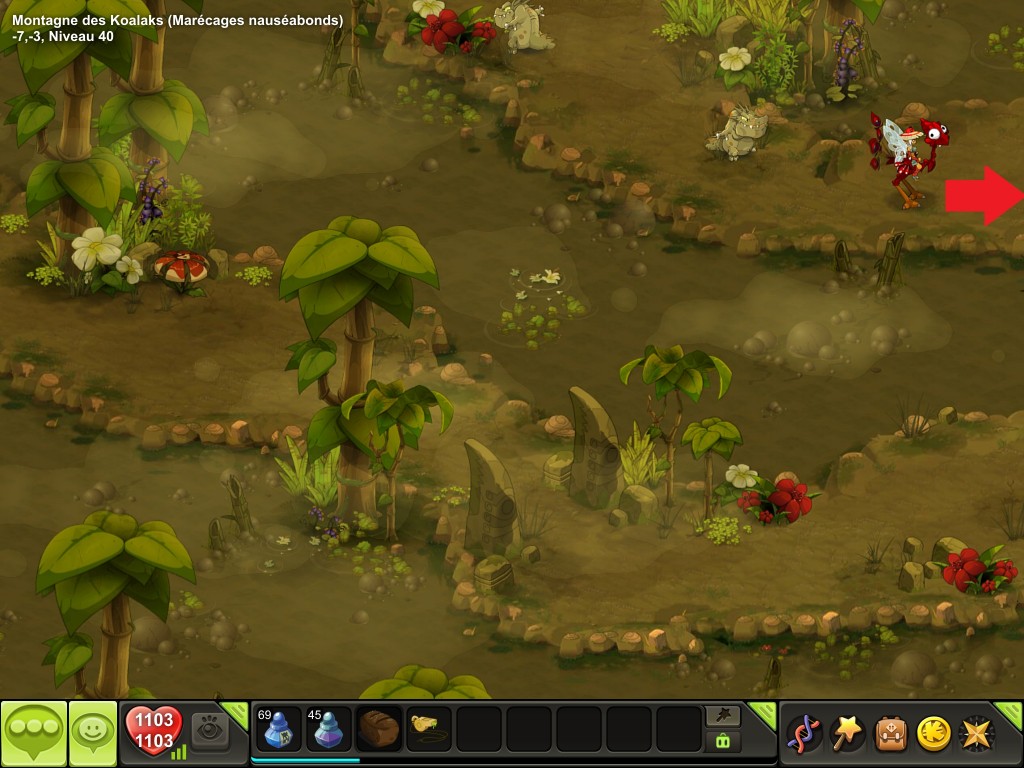Open the gold kama coin shop
This screenshot has height=768, width=1024.
point(934,733)
